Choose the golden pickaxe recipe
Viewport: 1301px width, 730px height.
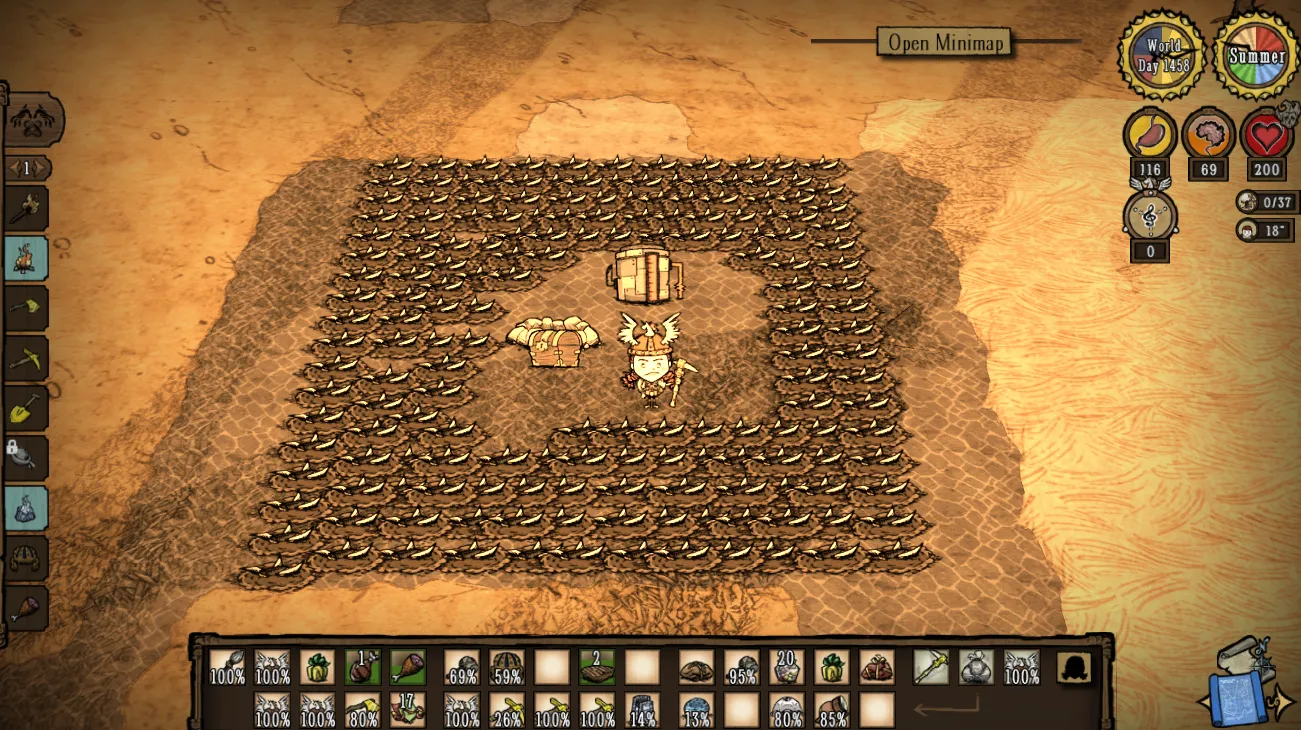pos(26,358)
